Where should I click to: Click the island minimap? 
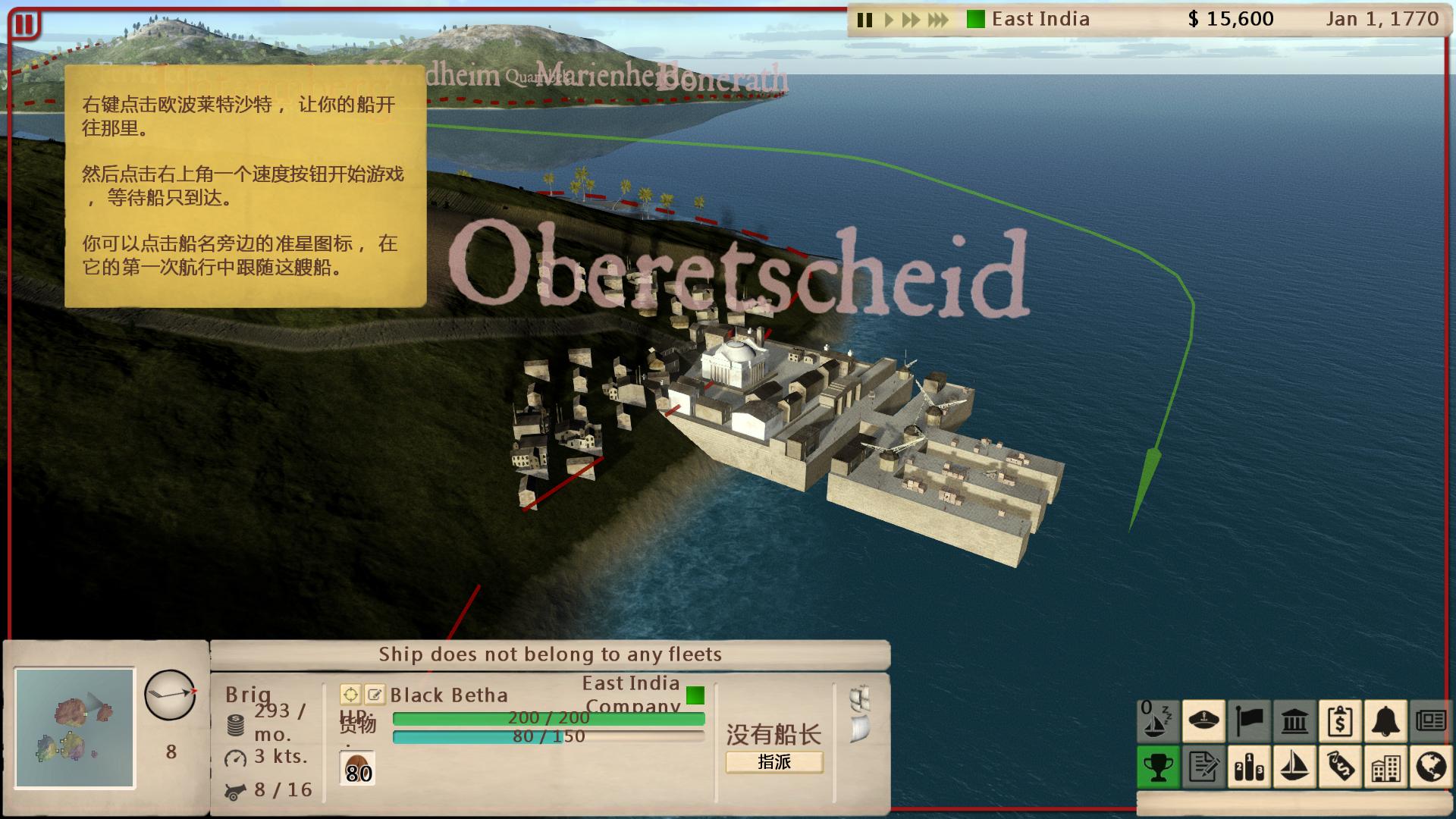(x=75, y=727)
